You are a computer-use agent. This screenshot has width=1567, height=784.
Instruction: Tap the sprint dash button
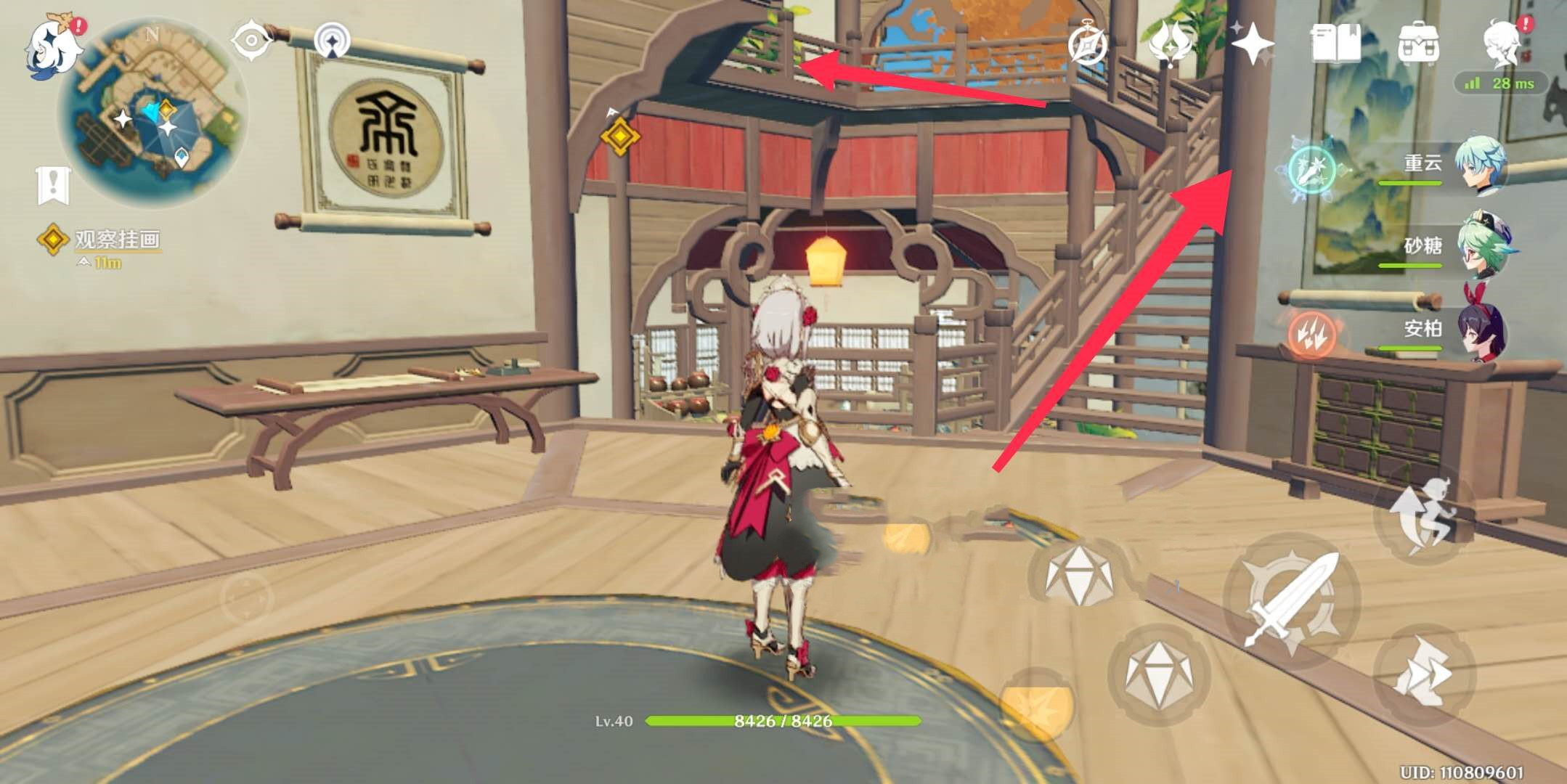[1424, 674]
